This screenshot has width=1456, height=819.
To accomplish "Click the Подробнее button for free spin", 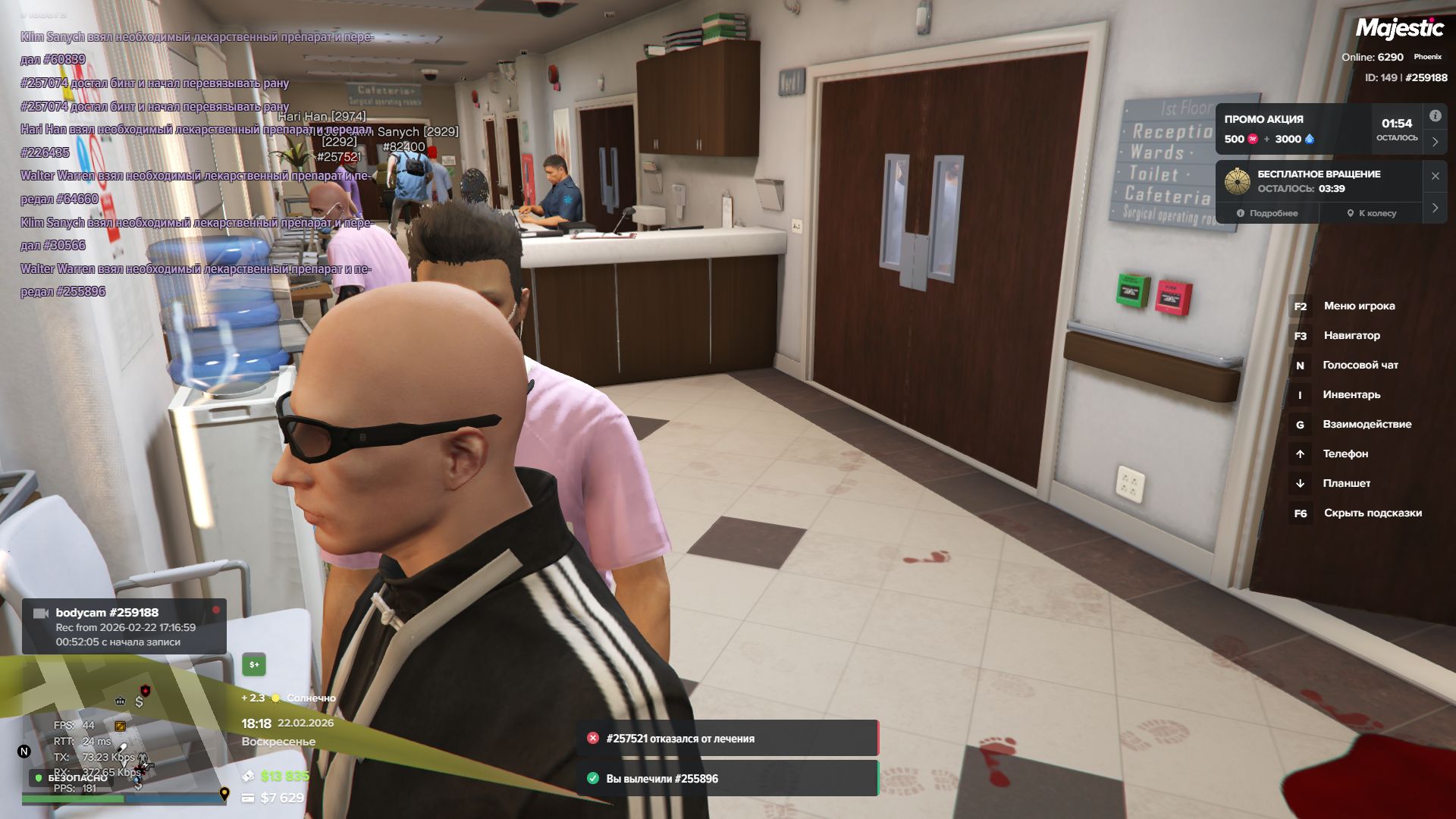I will click(1267, 213).
